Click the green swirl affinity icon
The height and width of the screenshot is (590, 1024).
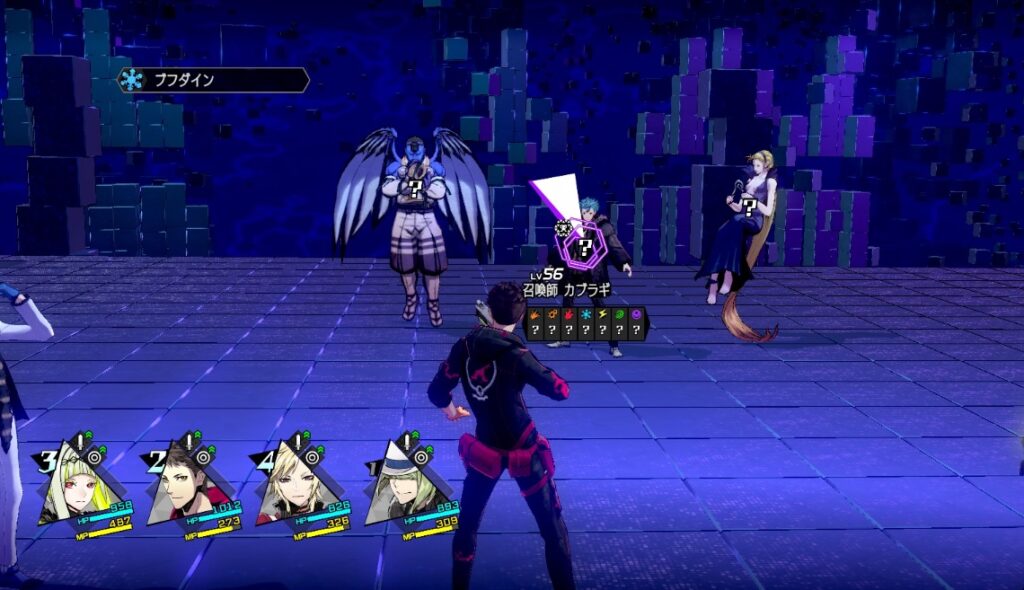click(x=619, y=314)
